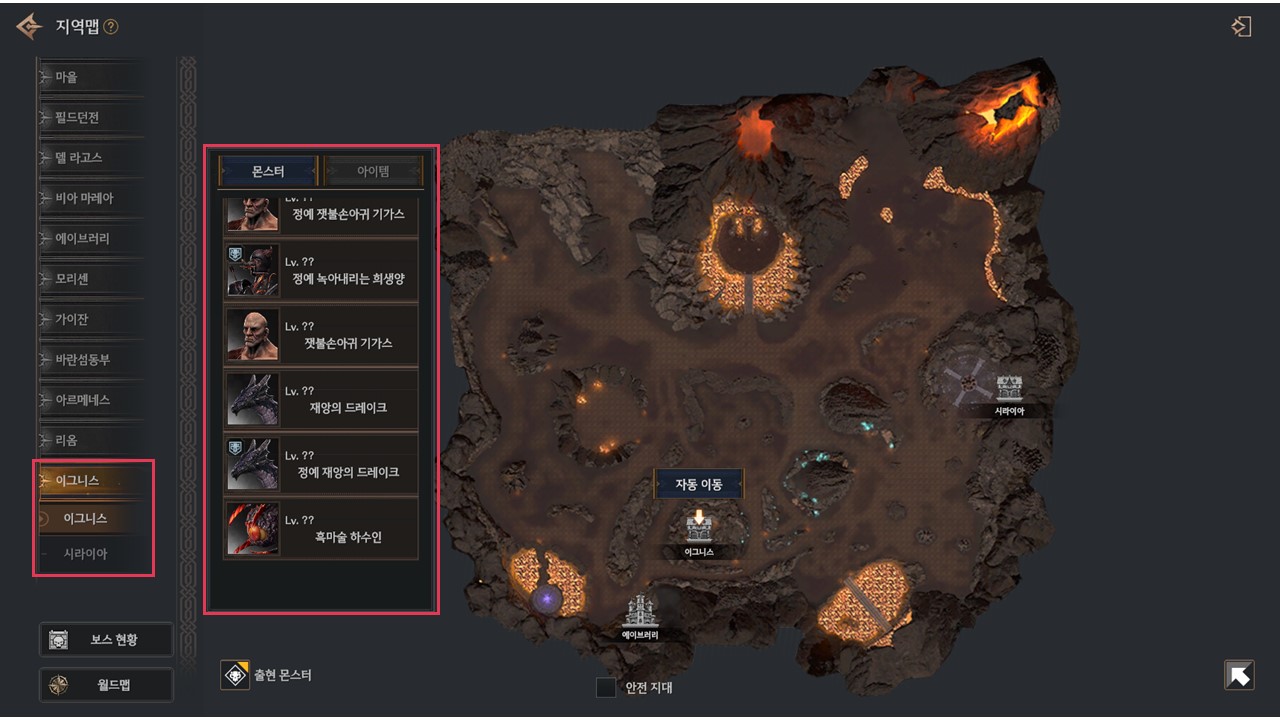Switch to the 아이템 tab
1280x720 pixels.
tap(373, 172)
